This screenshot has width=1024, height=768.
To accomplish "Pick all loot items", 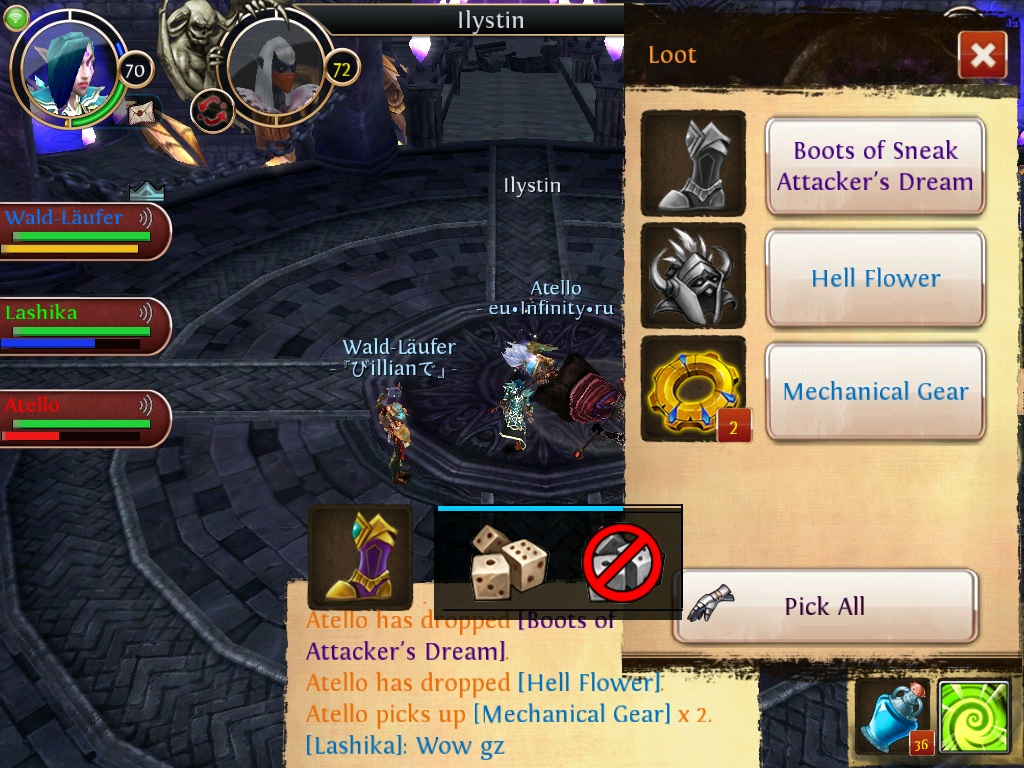I will point(824,606).
